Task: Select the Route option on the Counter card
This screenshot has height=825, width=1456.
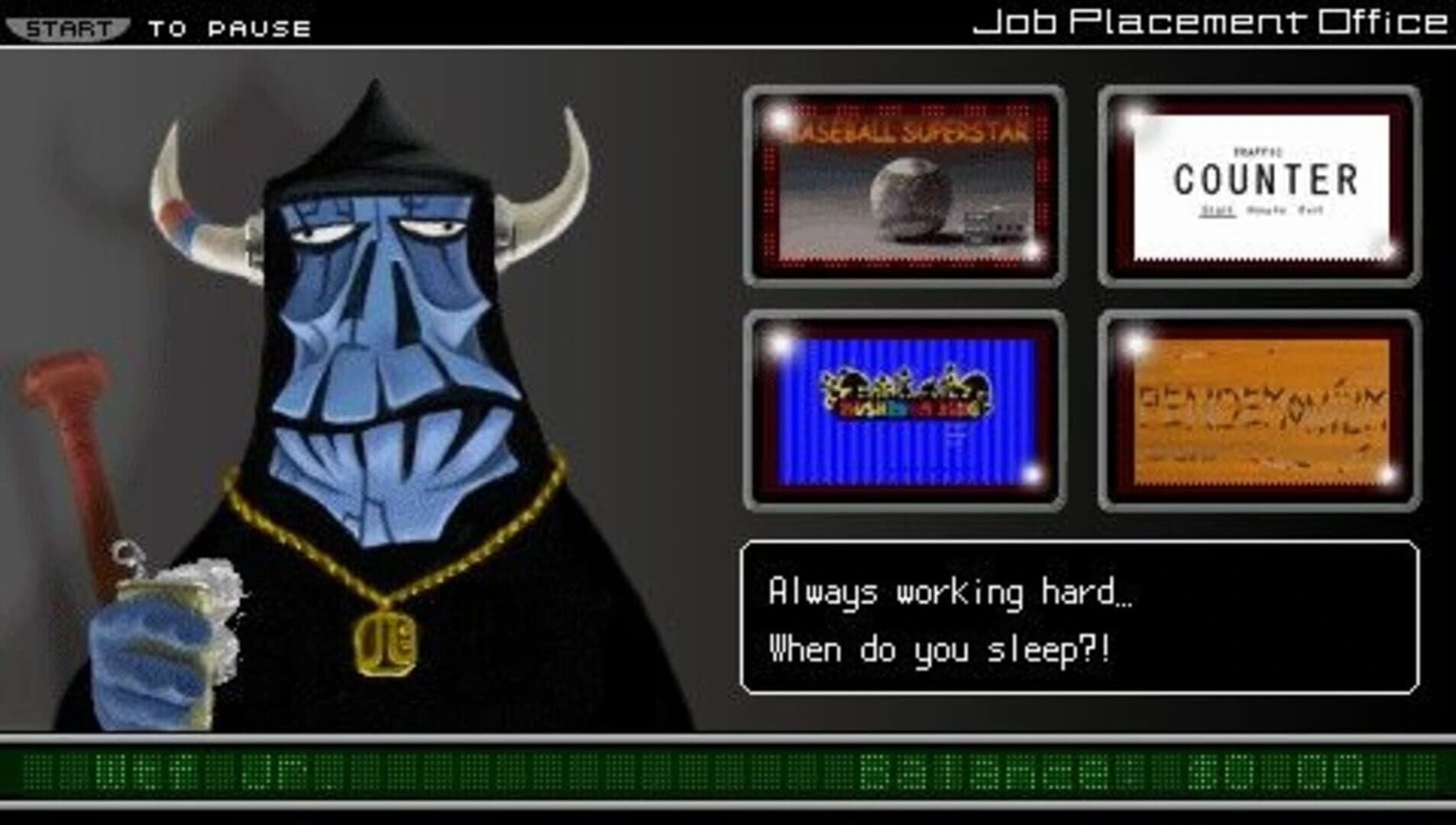Action: point(1266,210)
